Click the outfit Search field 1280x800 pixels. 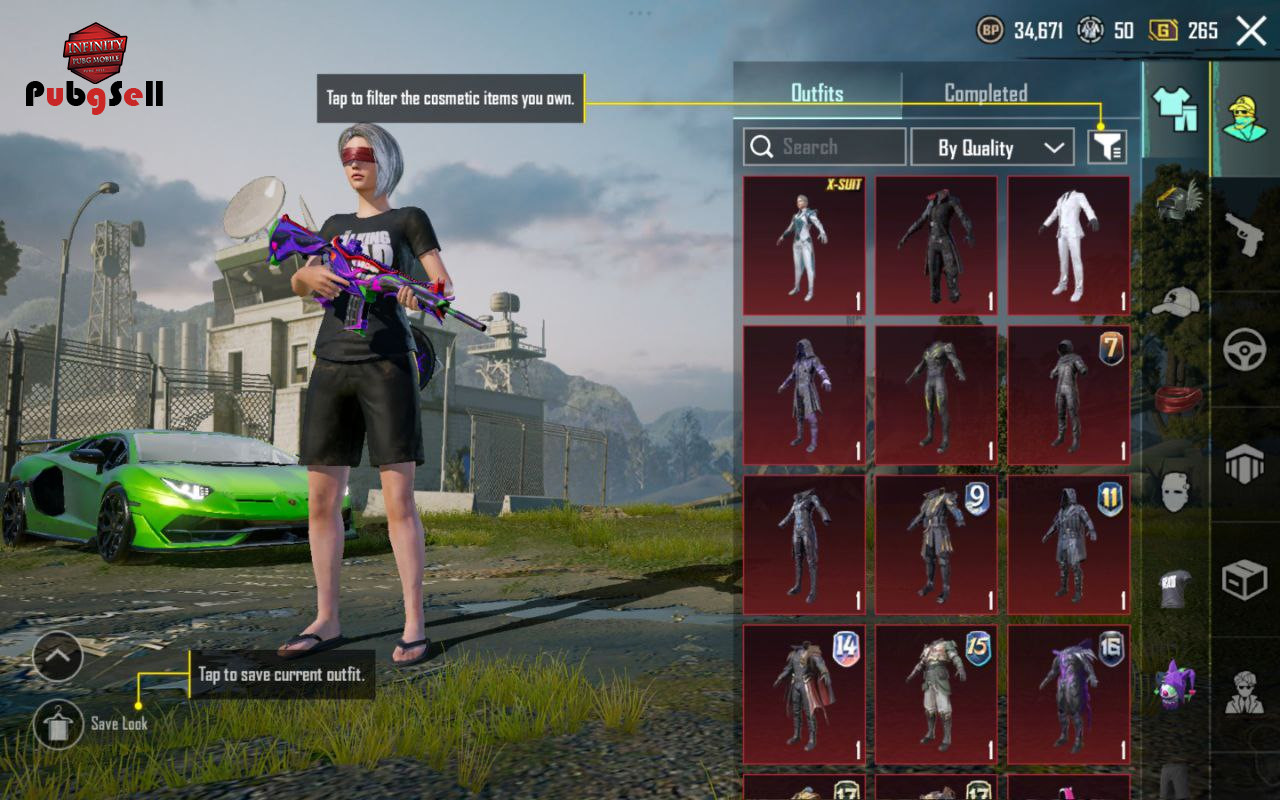click(825, 147)
